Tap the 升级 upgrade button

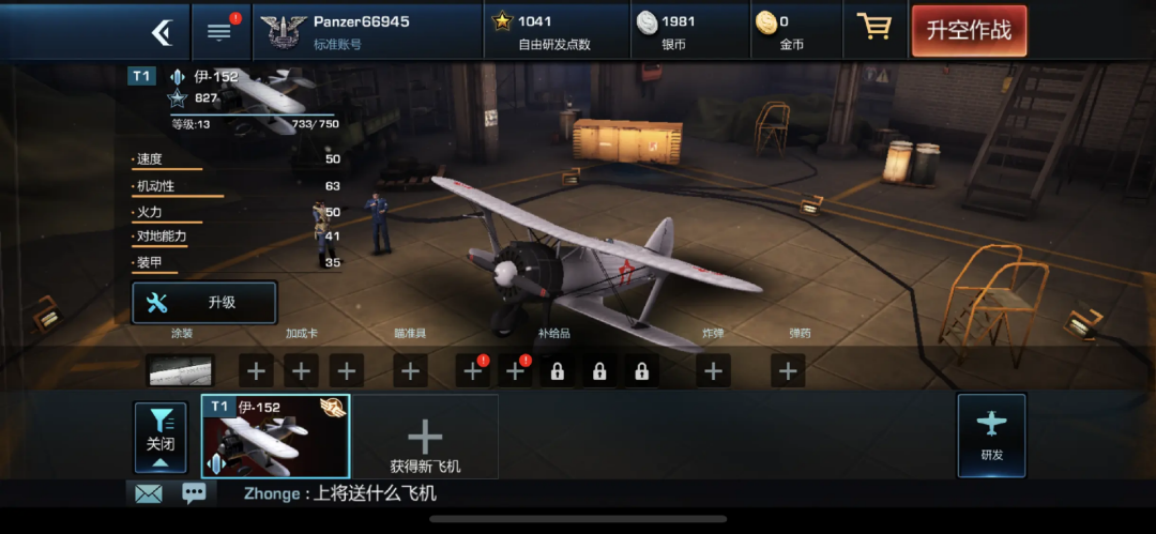point(204,303)
